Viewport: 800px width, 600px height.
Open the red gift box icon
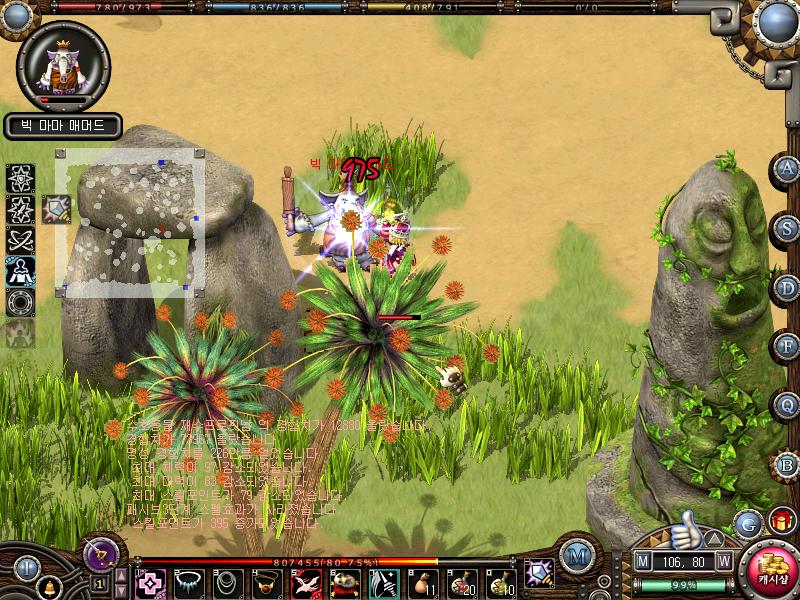781,521
